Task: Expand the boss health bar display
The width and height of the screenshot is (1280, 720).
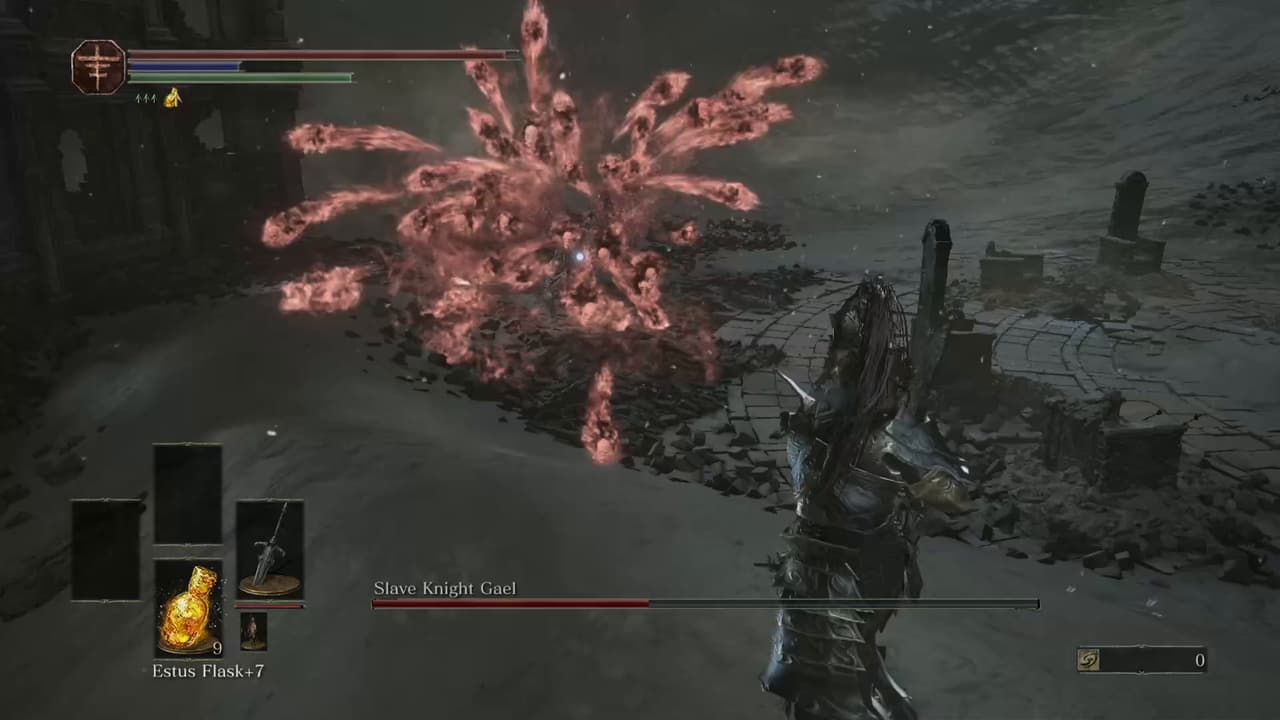Action: pos(705,606)
